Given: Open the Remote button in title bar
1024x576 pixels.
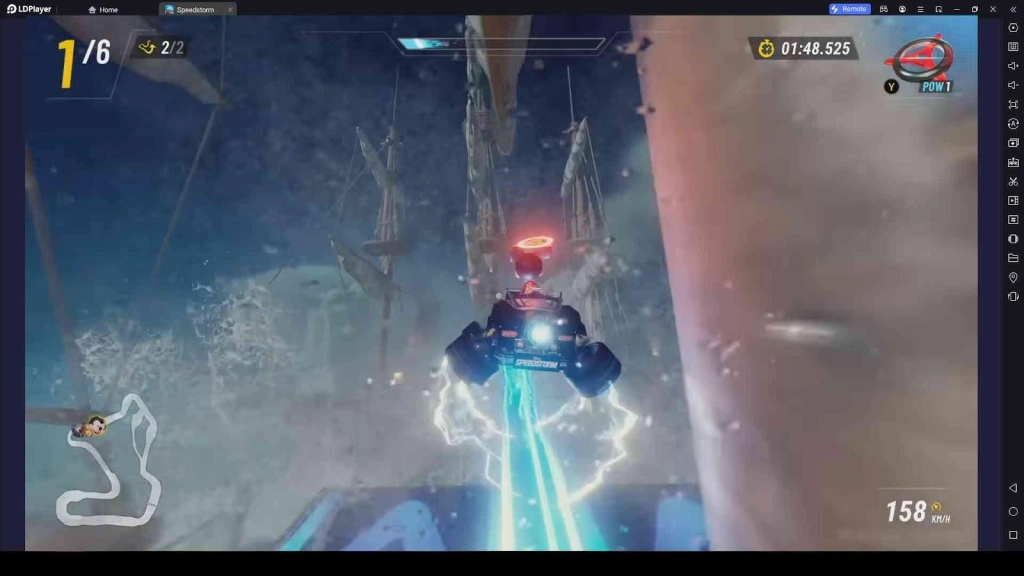Looking at the screenshot, I should point(849,9).
